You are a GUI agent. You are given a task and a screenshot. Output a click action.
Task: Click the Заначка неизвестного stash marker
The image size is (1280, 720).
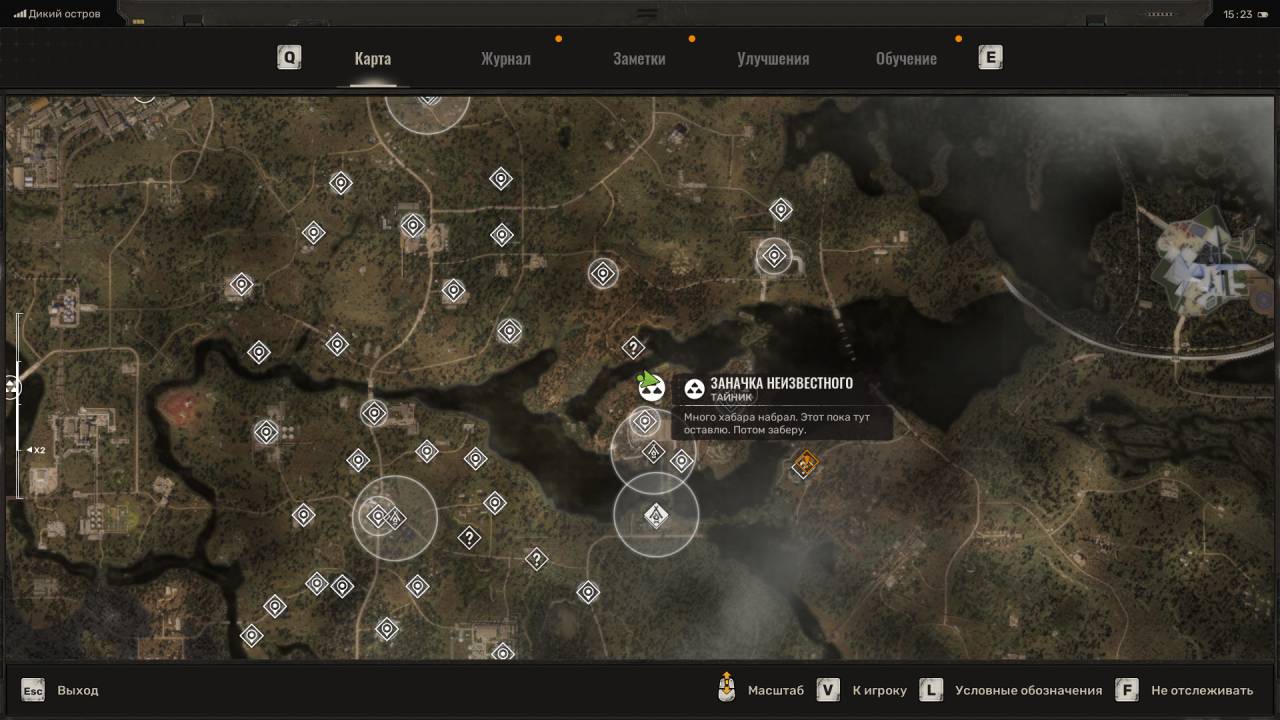[651, 387]
